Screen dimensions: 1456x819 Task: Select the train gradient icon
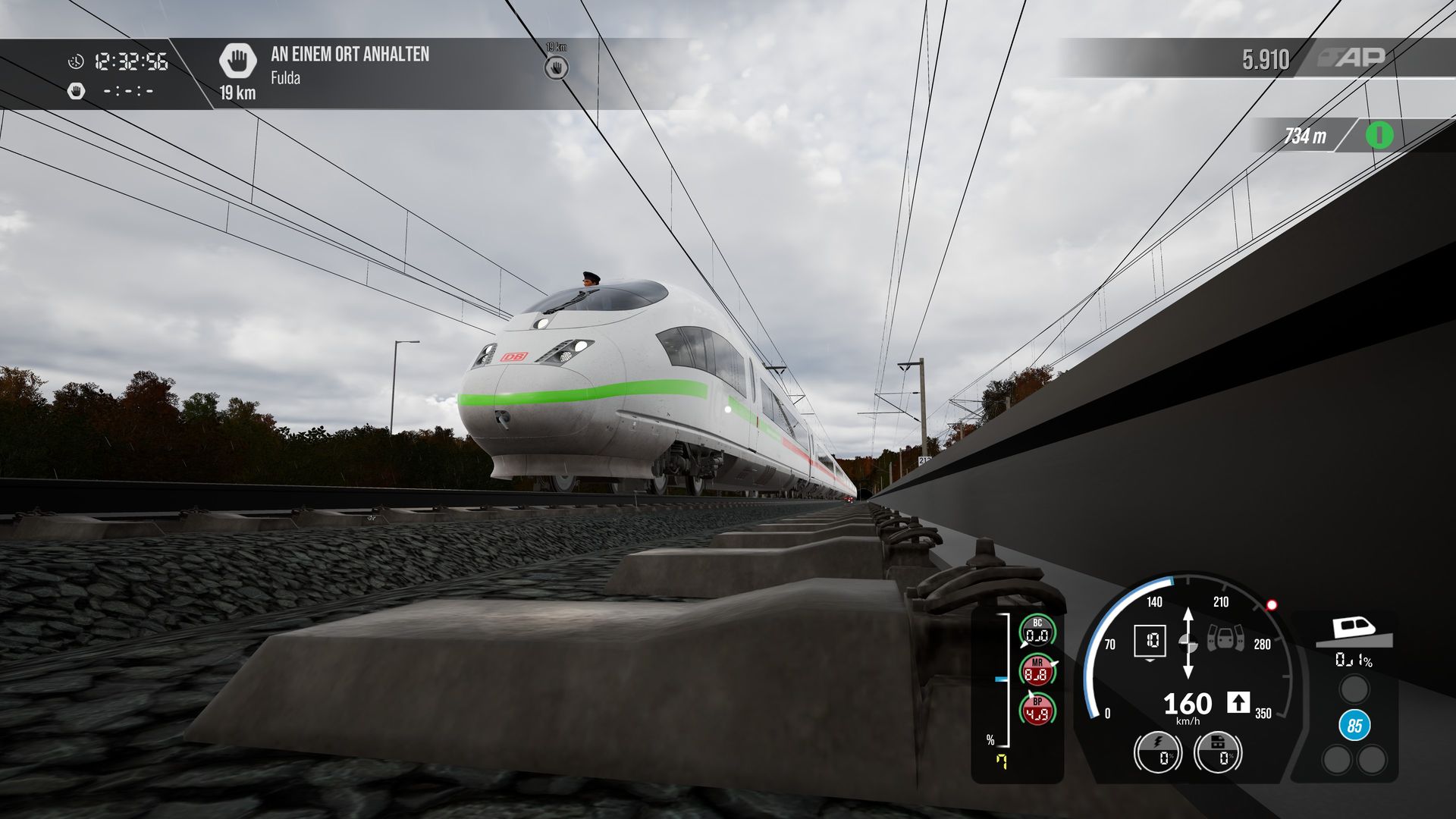click(x=1354, y=631)
